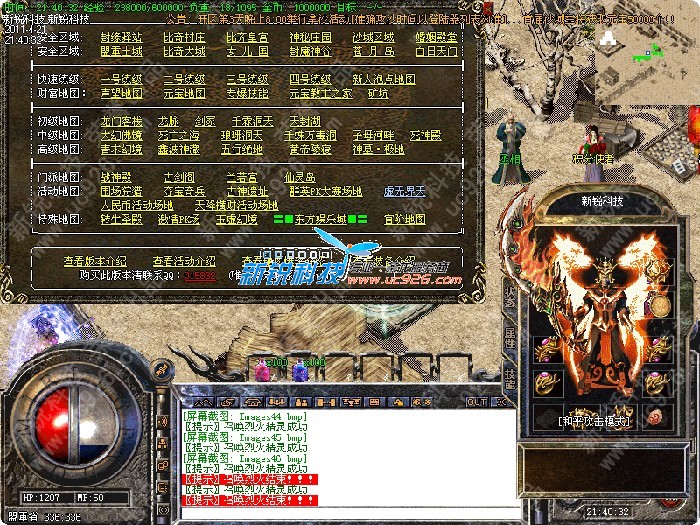Screen dimensions: 700x525
Task: Choose 一号练级 fast leveling map
Action: [x=121, y=78]
